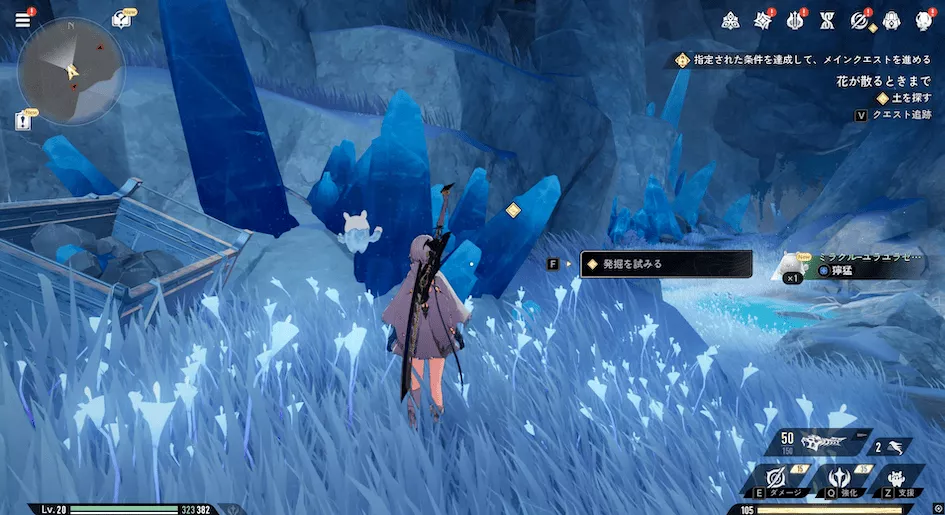Open the trident emblem icon in top bar
This screenshot has width=945, height=515.
click(x=796, y=20)
